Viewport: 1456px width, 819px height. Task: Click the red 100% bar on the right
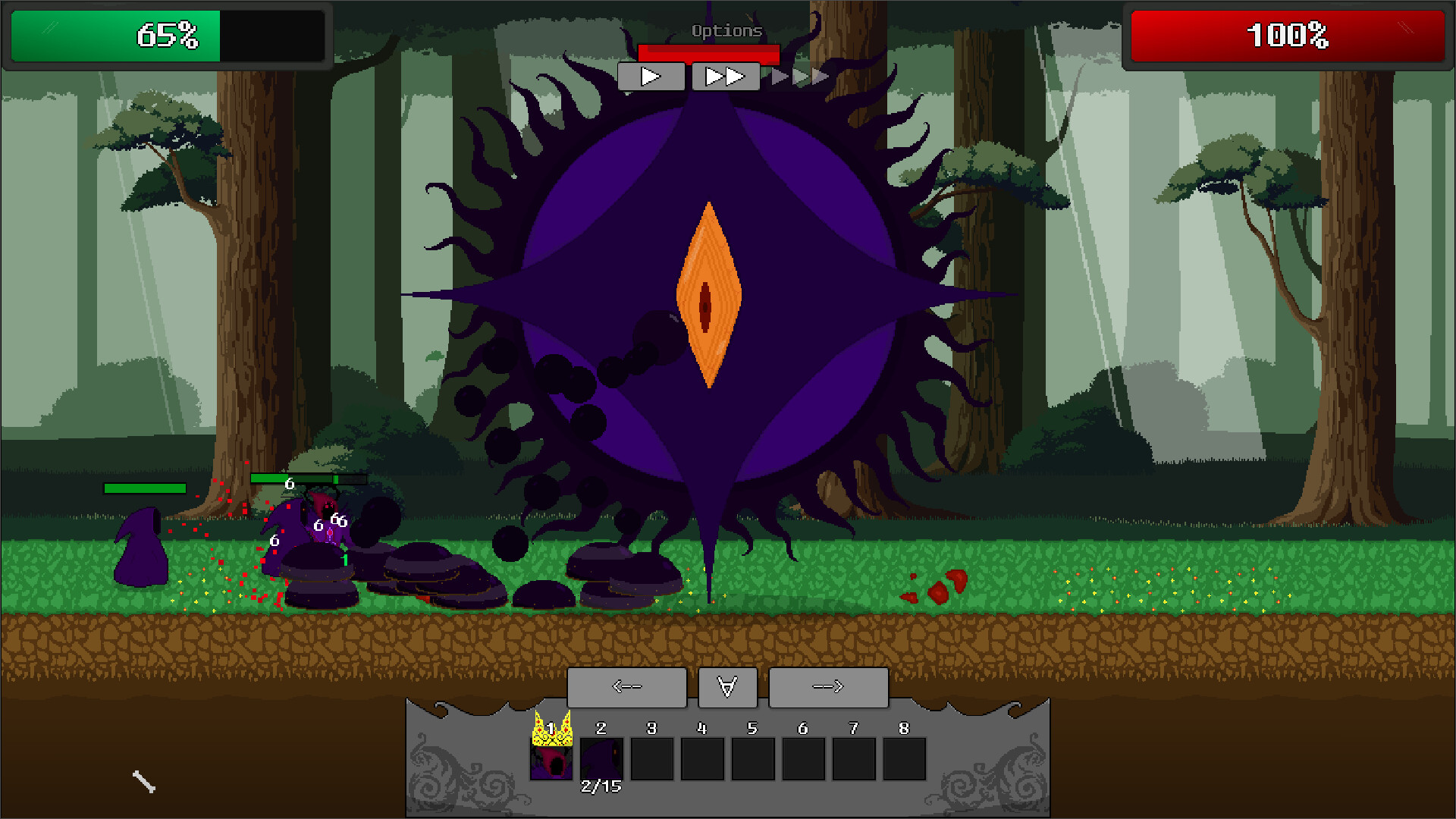tap(1287, 34)
